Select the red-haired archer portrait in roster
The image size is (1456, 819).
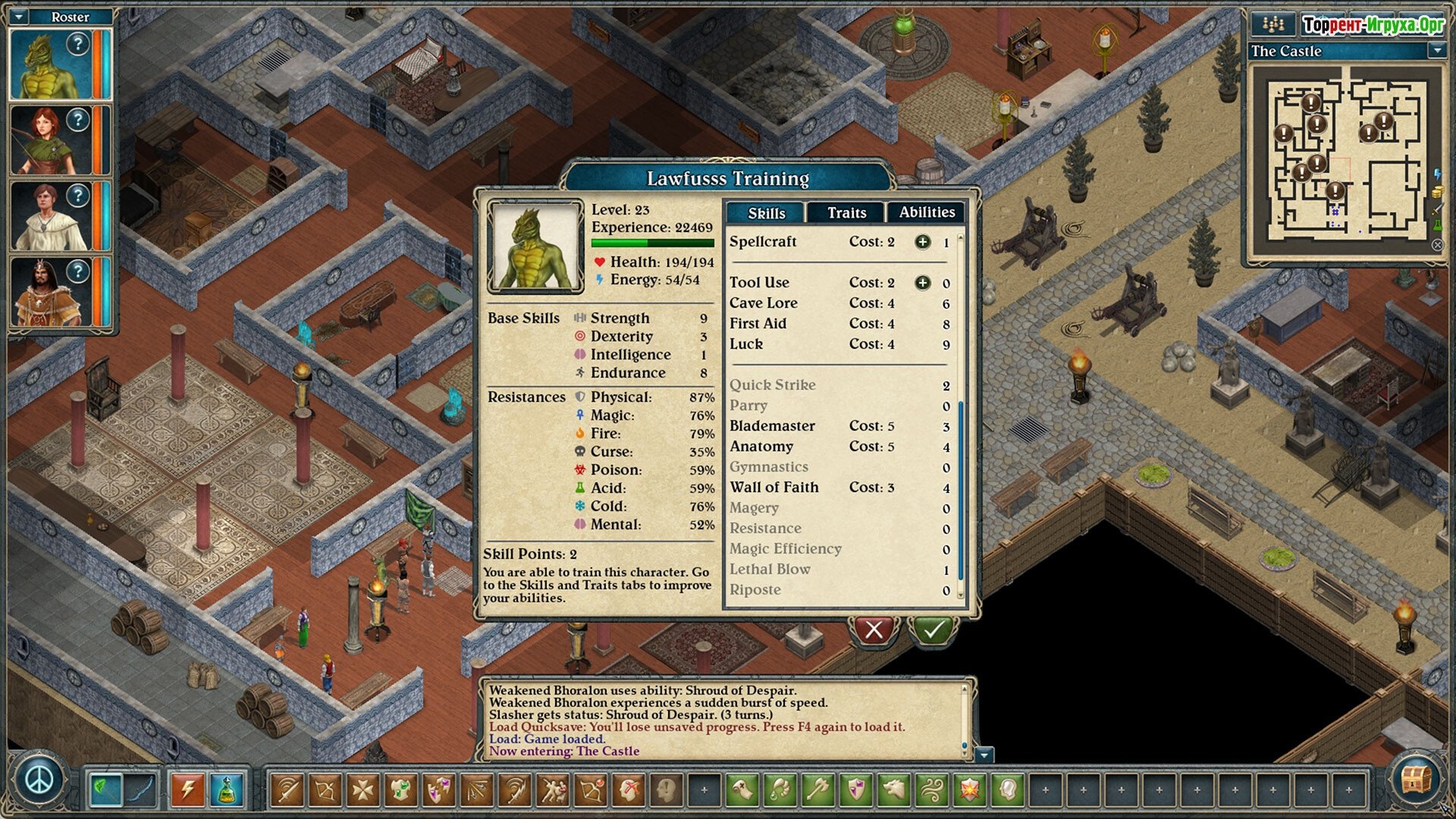click(50, 140)
